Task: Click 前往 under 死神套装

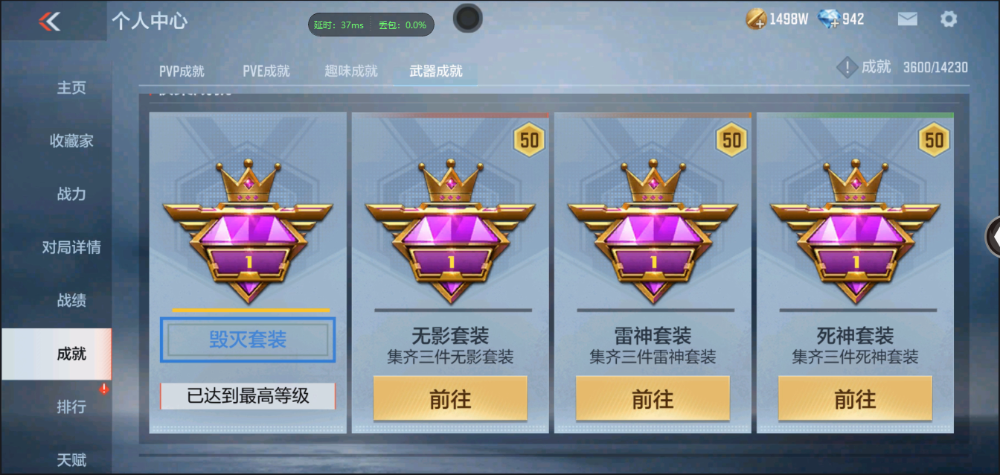Action: [x=854, y=399]
